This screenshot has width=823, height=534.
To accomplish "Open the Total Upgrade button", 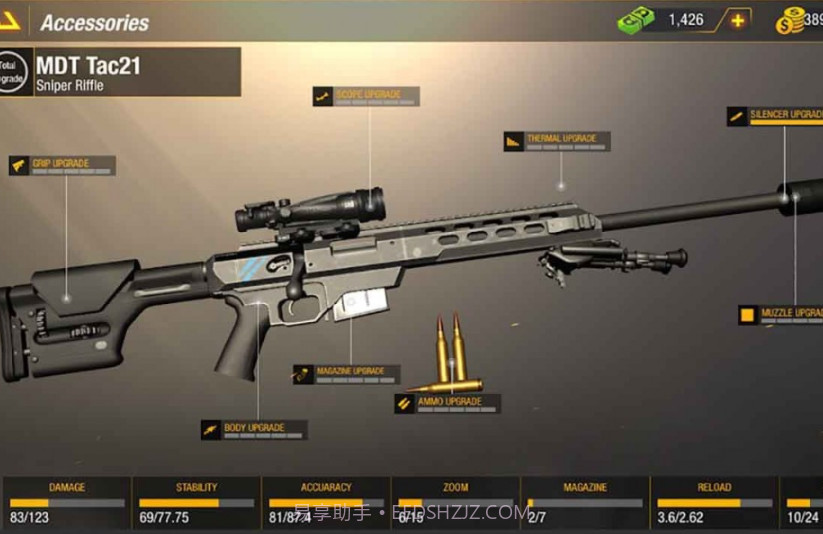I will point(12,71).
